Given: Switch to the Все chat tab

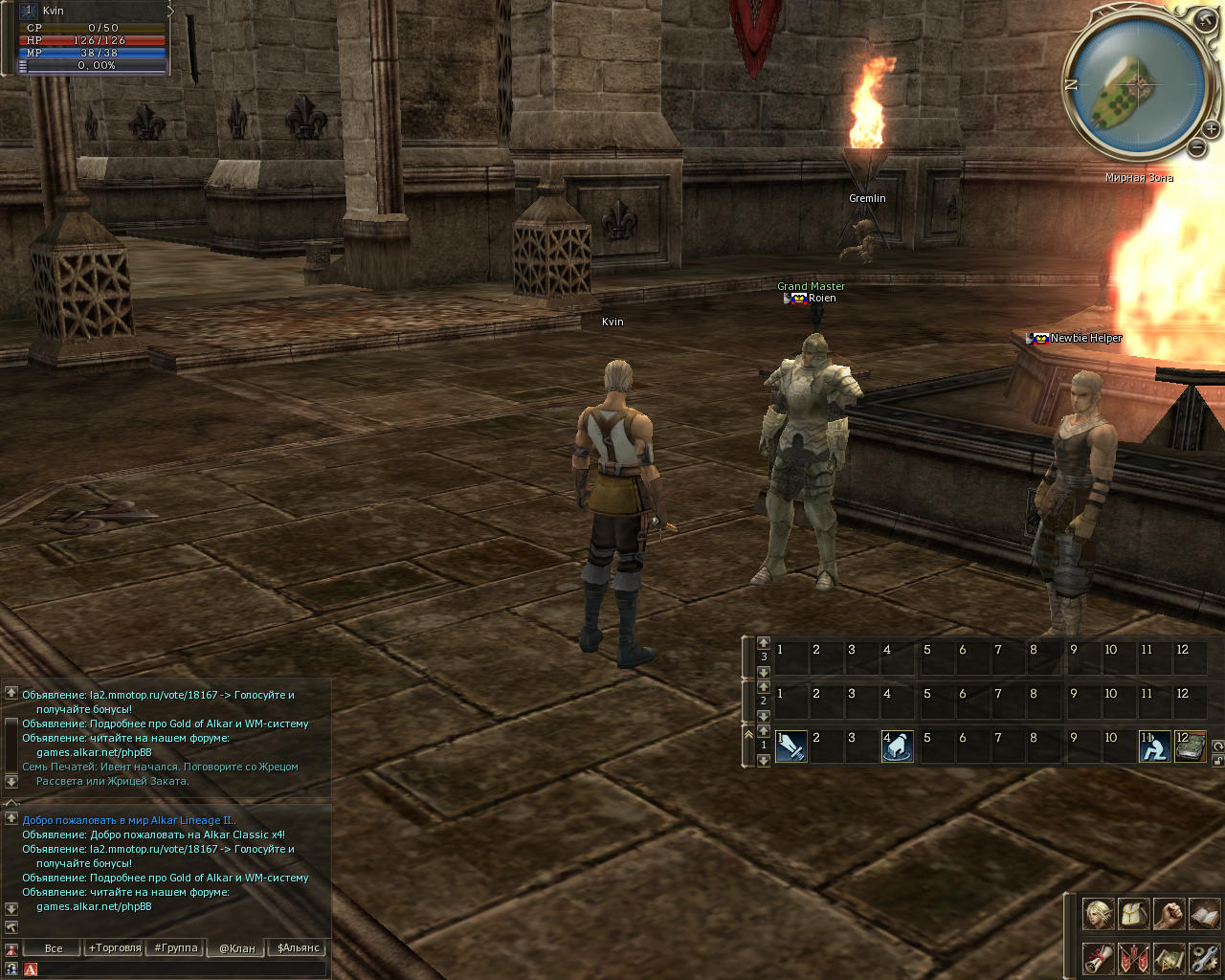Looking at the screenshot, I should (x=54, y=948).
